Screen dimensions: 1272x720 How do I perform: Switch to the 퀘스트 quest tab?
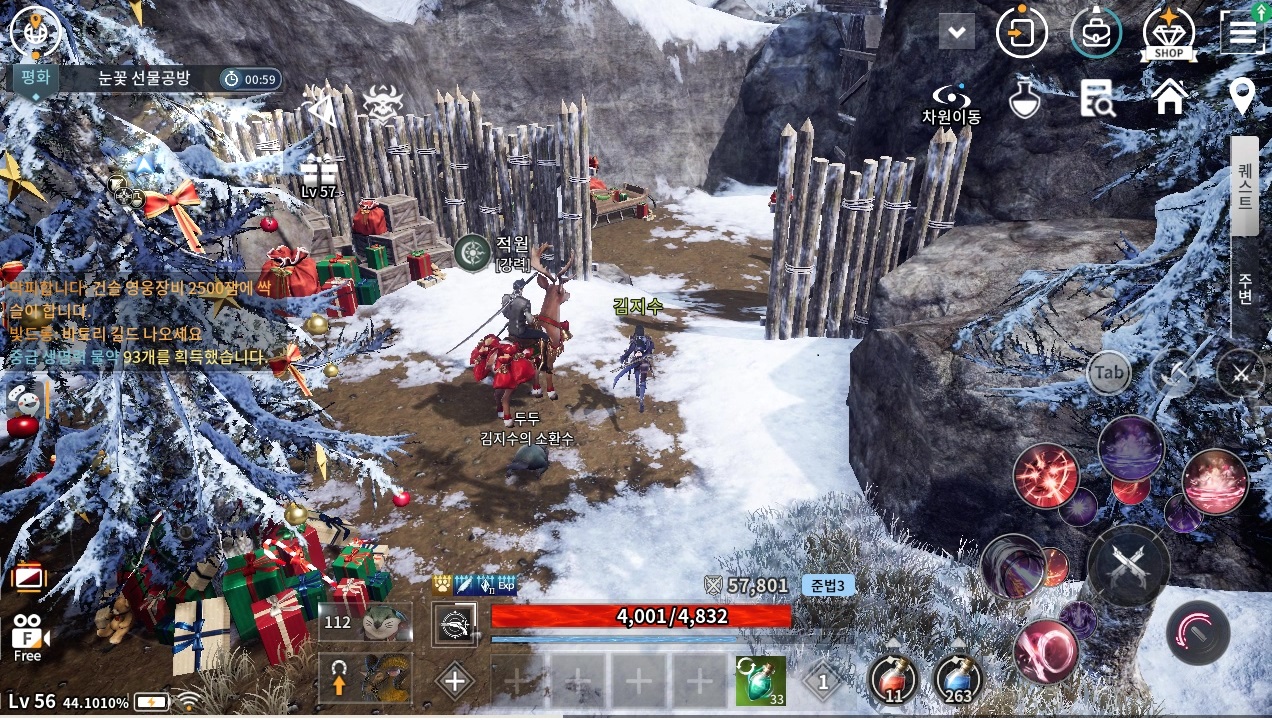(x=1245, y=186)
